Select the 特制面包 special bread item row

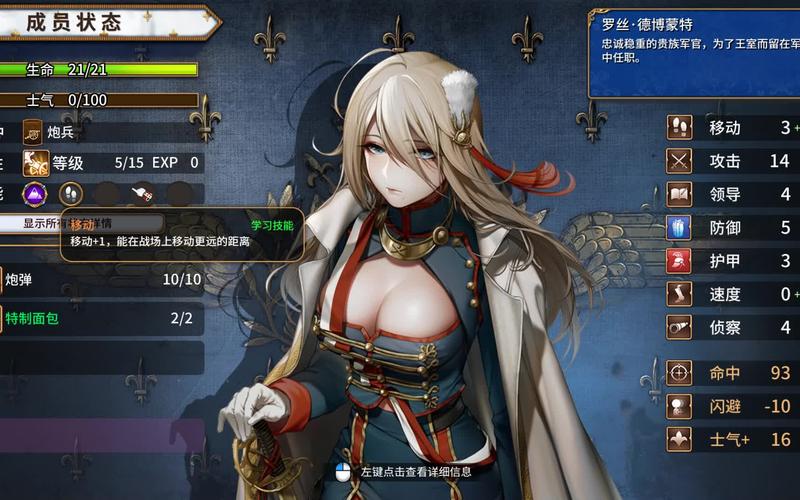pyautogui.click(x=100, y=319)
